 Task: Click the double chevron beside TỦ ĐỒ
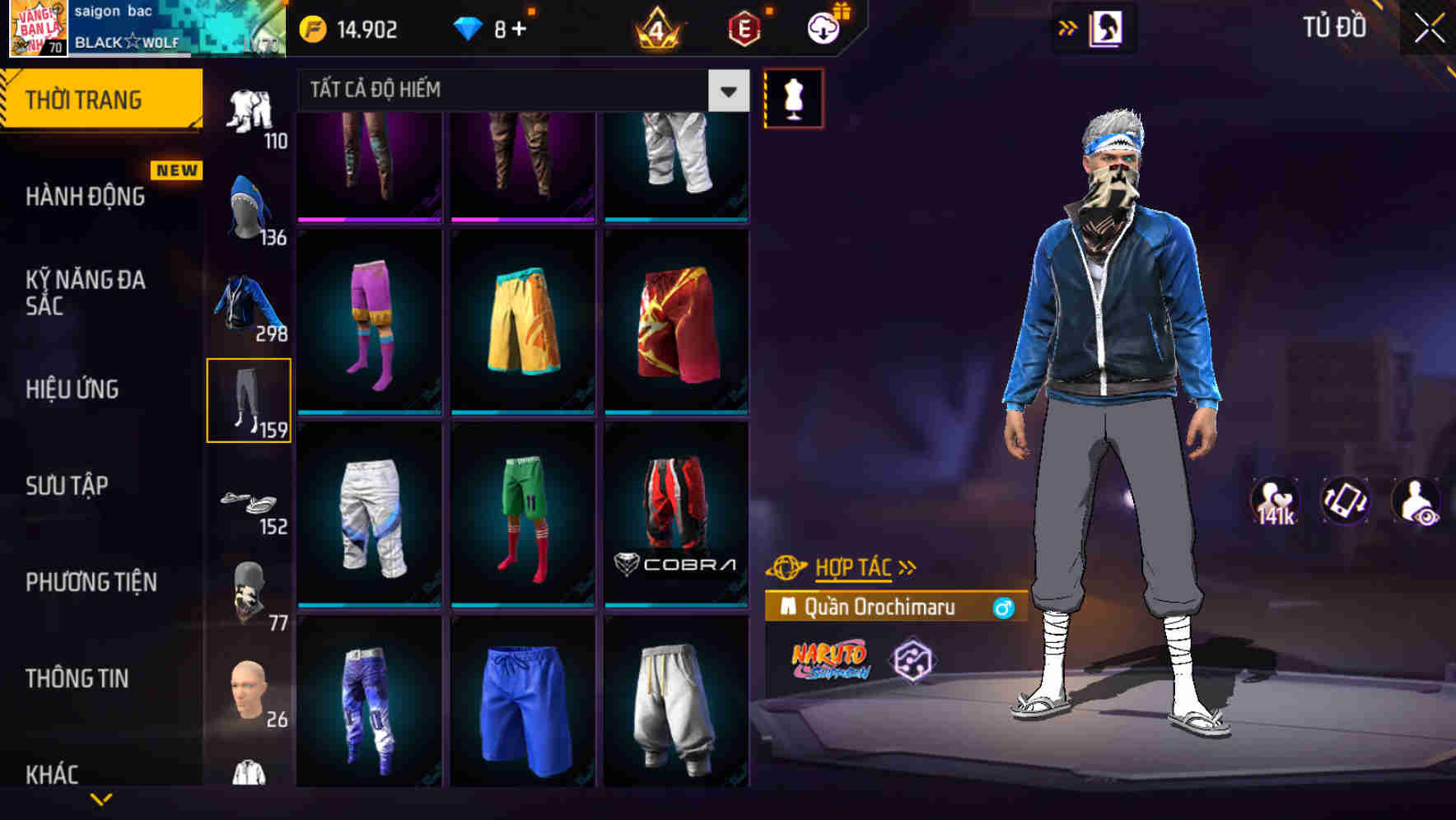1066,27
